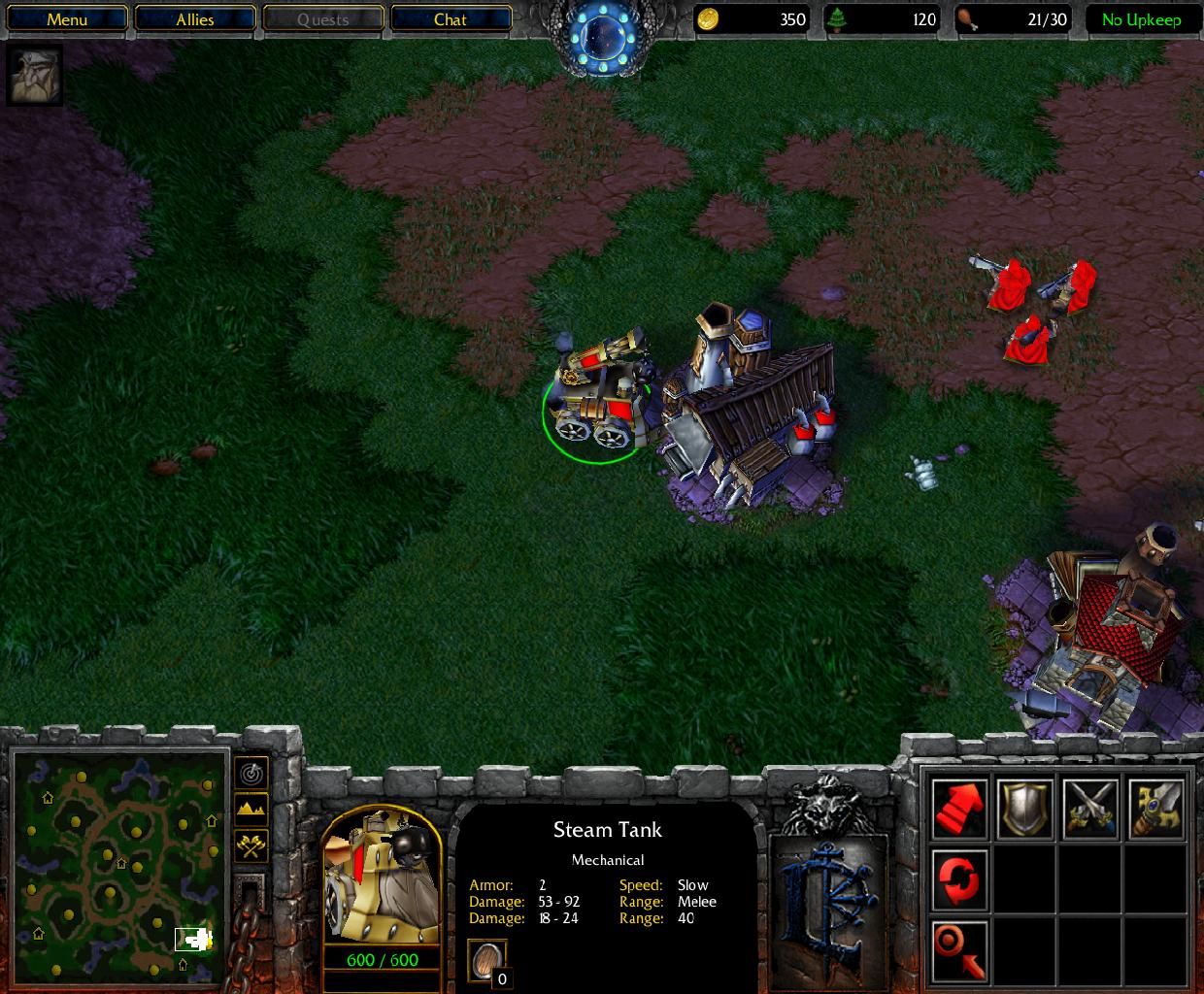Click the crossed axes button beside minimap
The width and height of the screenshot is (1204, 994).
[251, 846]
